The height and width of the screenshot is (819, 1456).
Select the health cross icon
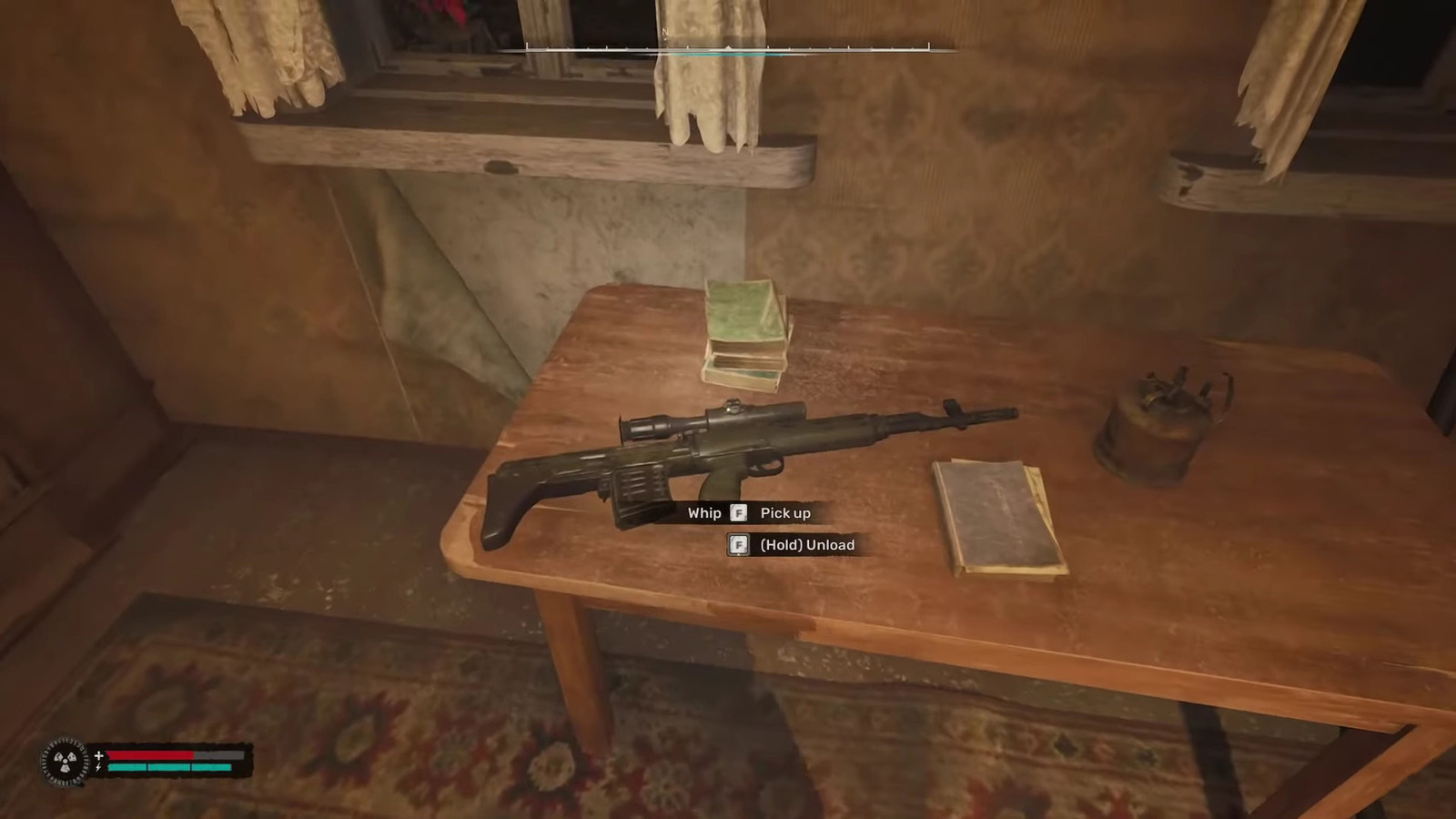pos(98,754)
